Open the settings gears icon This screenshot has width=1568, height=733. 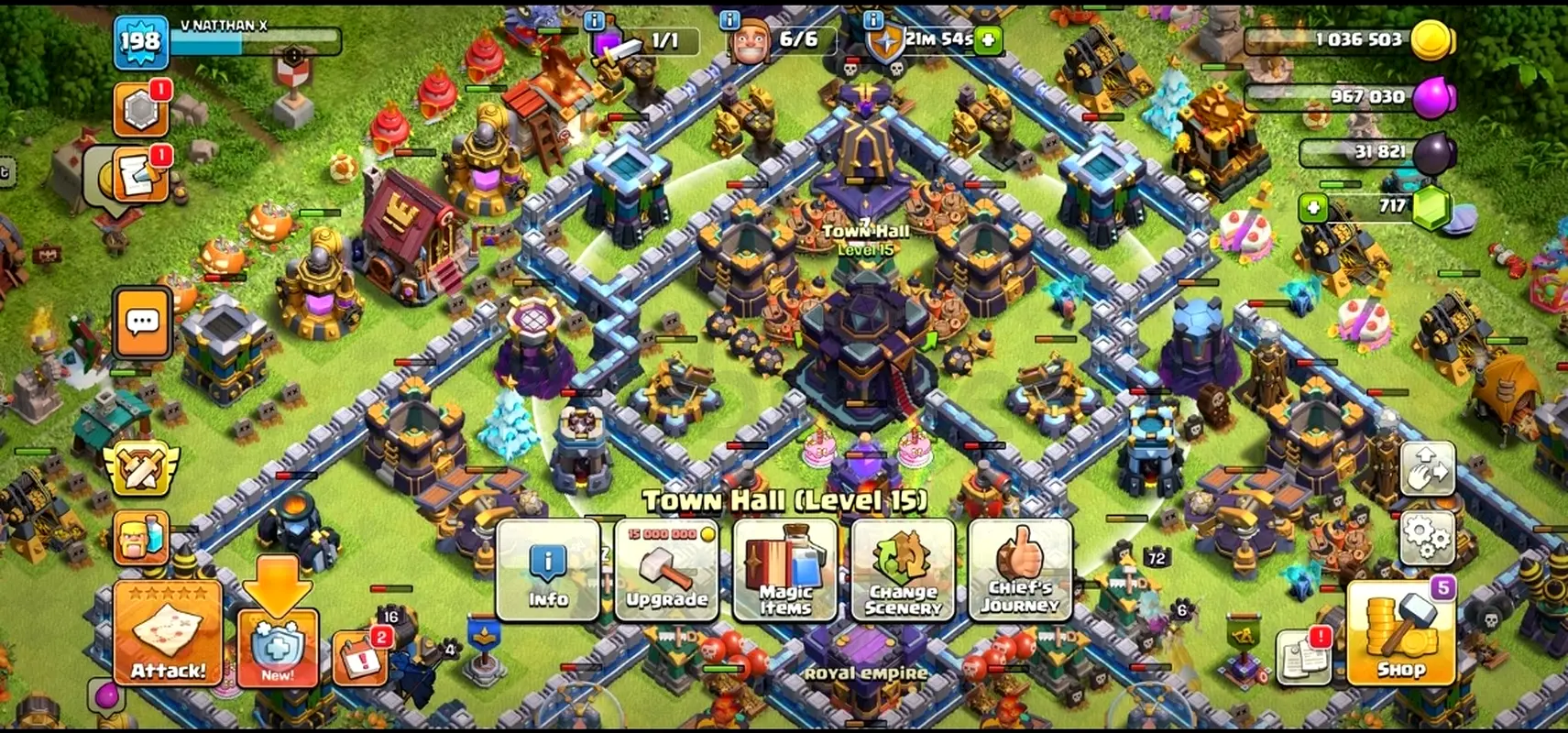click(1428, 538)
